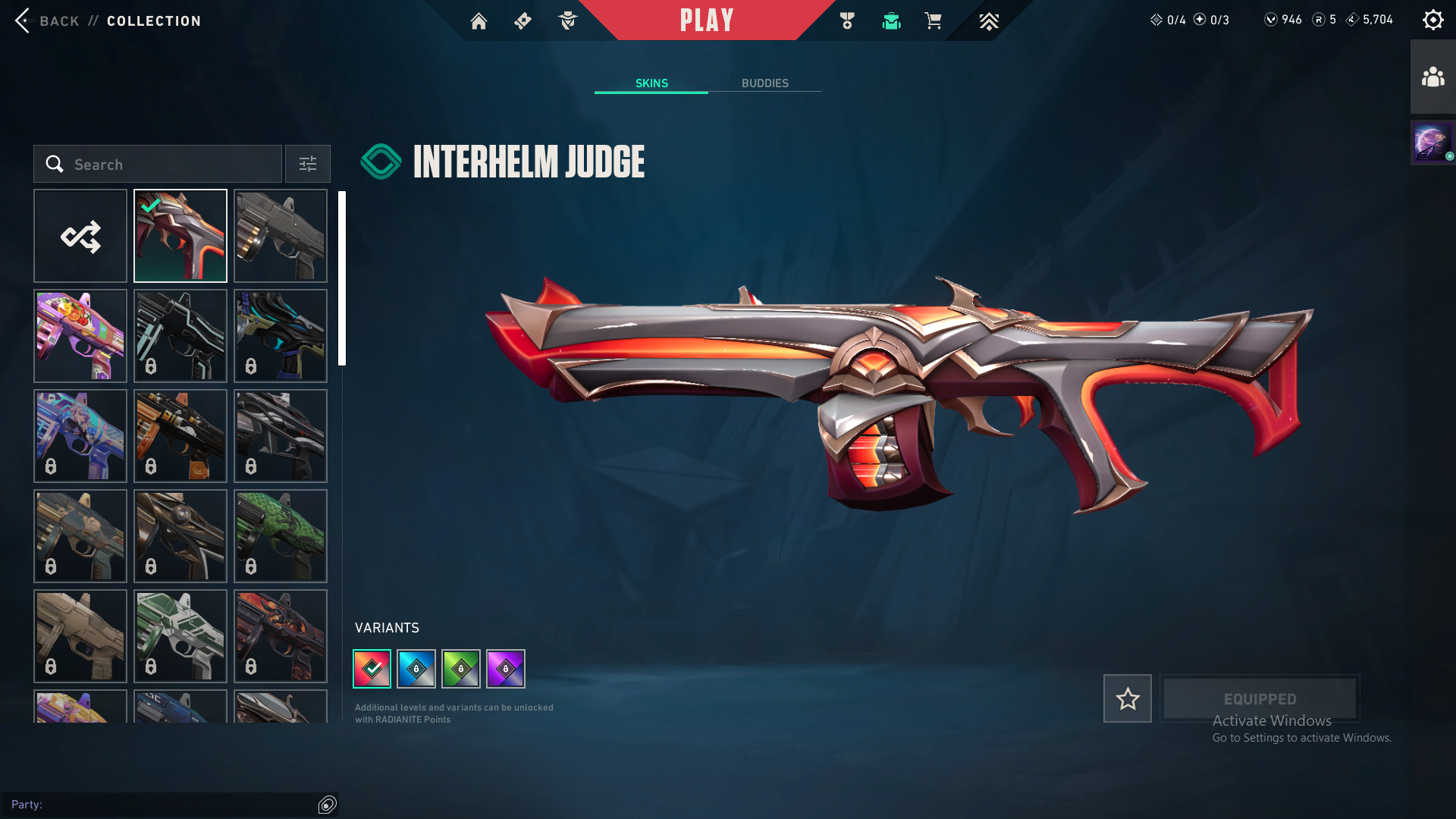
Task: Open the store shopping cart
Action: point(933,21)
